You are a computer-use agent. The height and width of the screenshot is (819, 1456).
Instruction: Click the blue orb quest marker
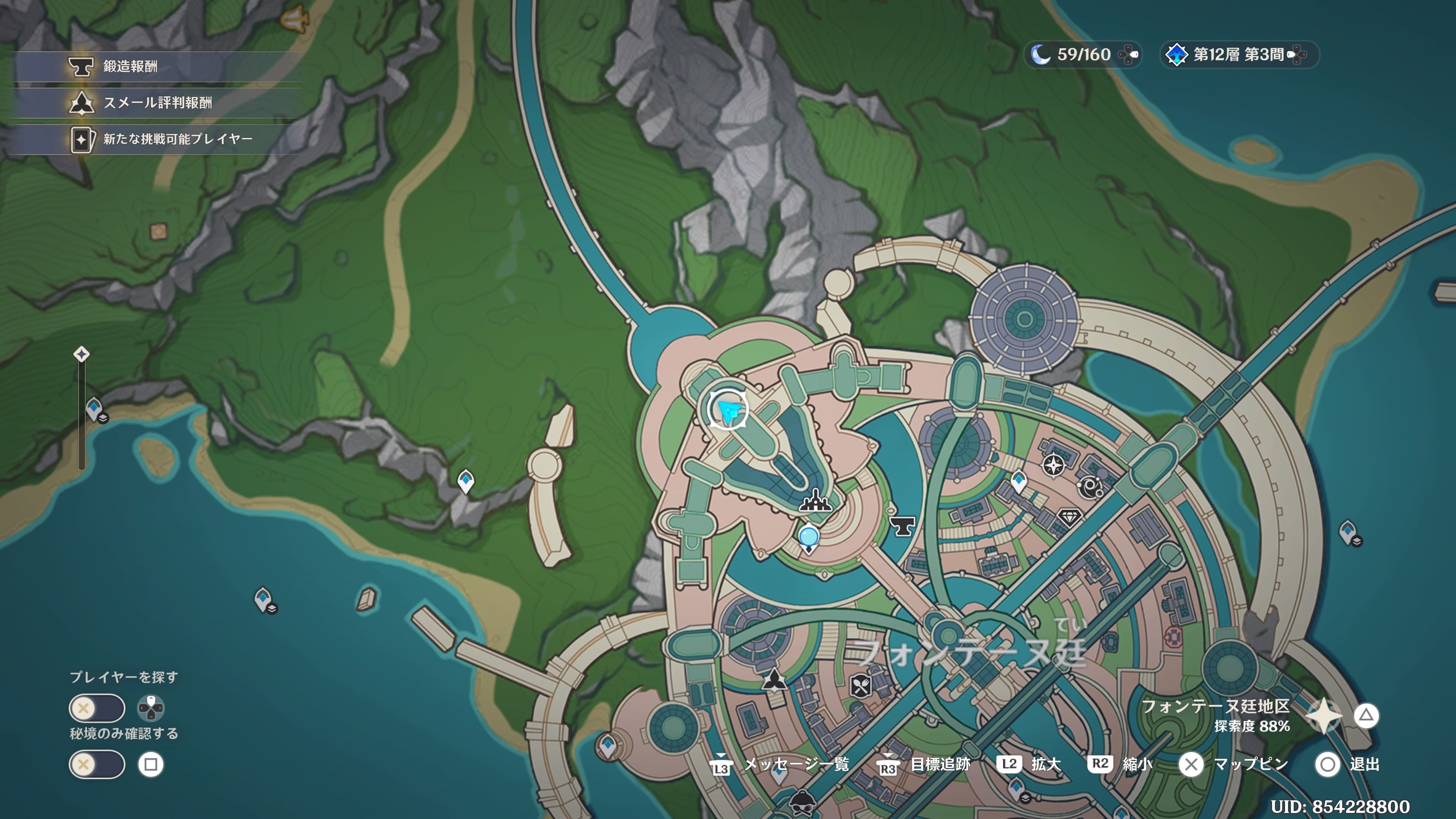pyautogui.click(x=809, y=536)
